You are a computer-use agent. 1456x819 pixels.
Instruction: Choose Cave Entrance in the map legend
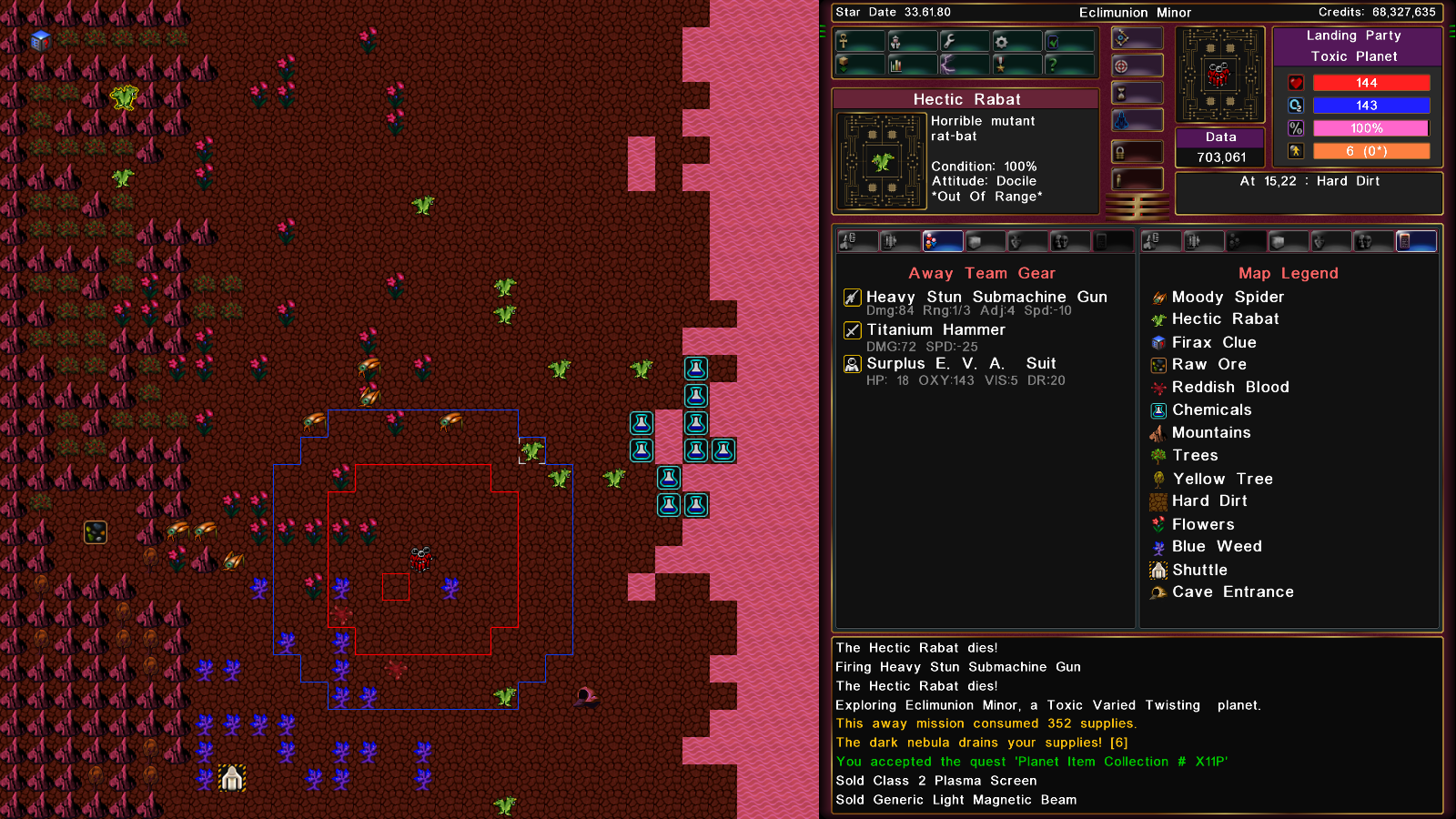pos(1232,592)
